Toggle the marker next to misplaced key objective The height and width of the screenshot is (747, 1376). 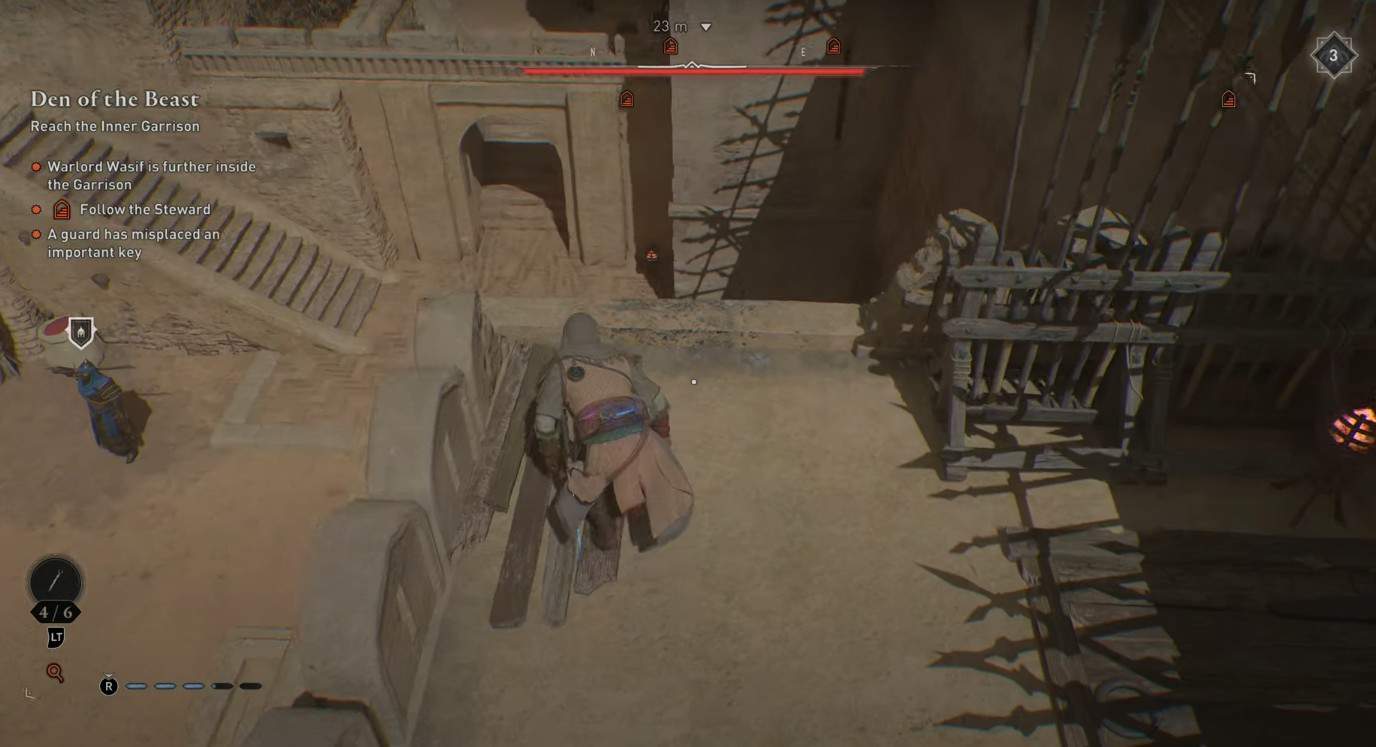tap(36, 233)
